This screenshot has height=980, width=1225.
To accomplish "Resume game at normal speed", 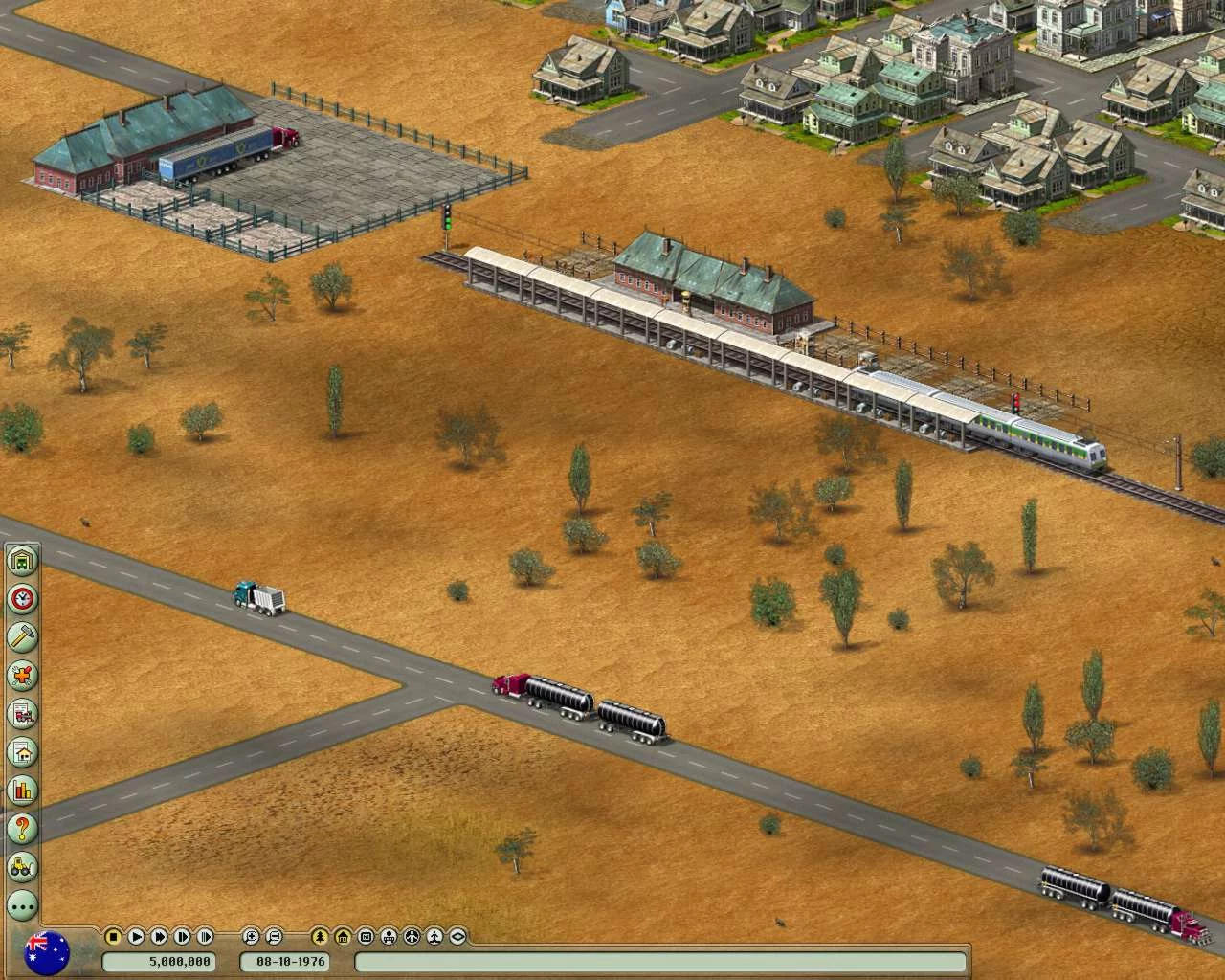I will tap(136, 937).
